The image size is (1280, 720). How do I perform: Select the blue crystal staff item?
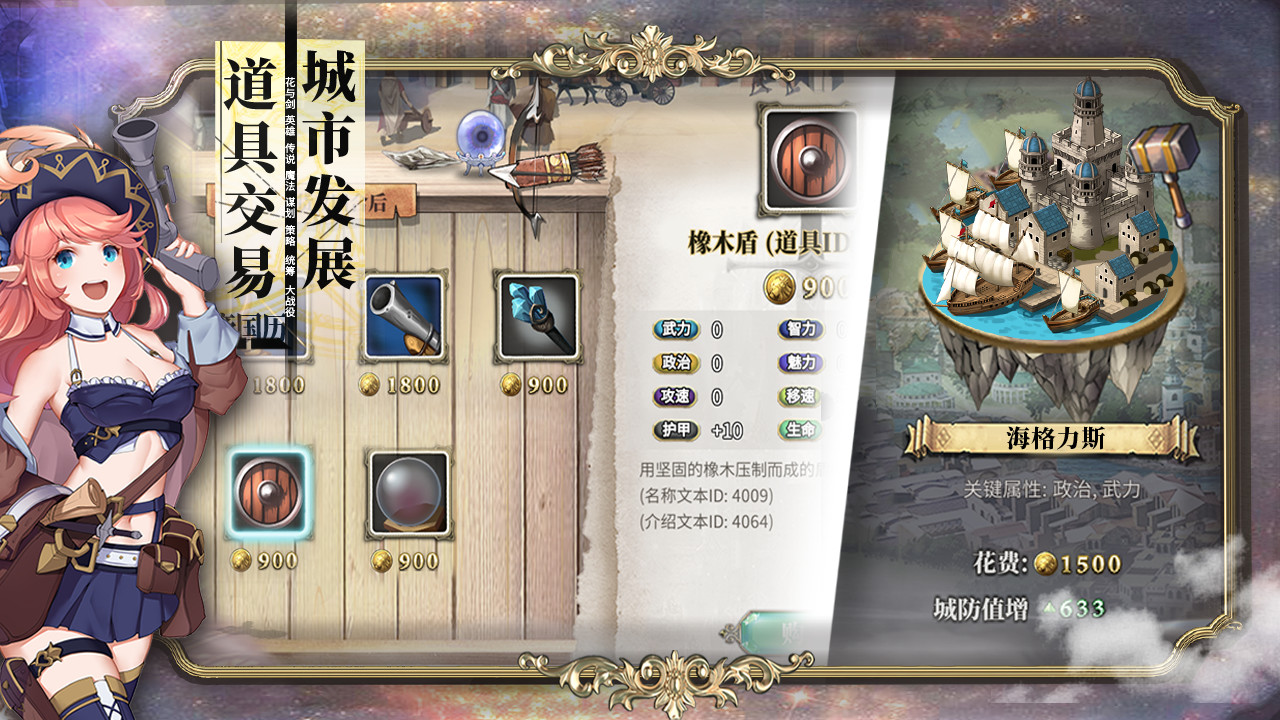[537, 317]
